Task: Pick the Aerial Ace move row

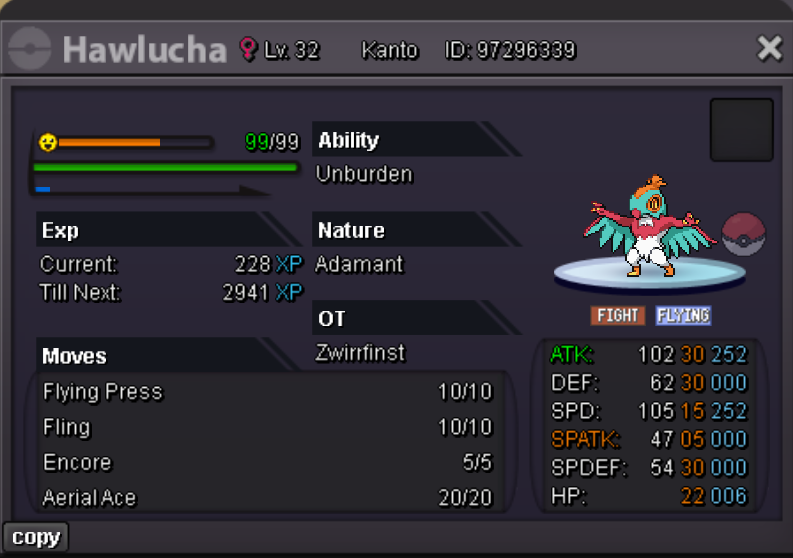Action: point(267,497)
